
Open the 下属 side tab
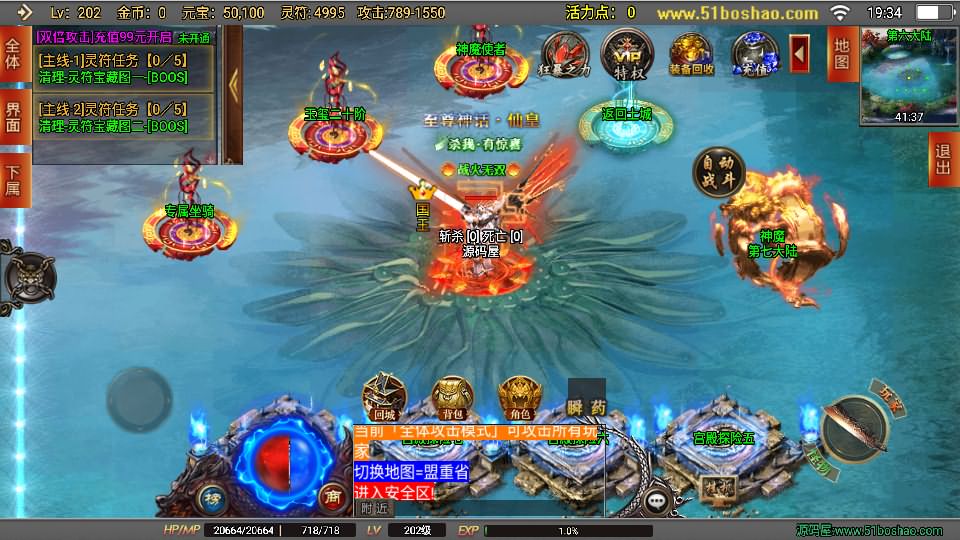tap(13, 180)
